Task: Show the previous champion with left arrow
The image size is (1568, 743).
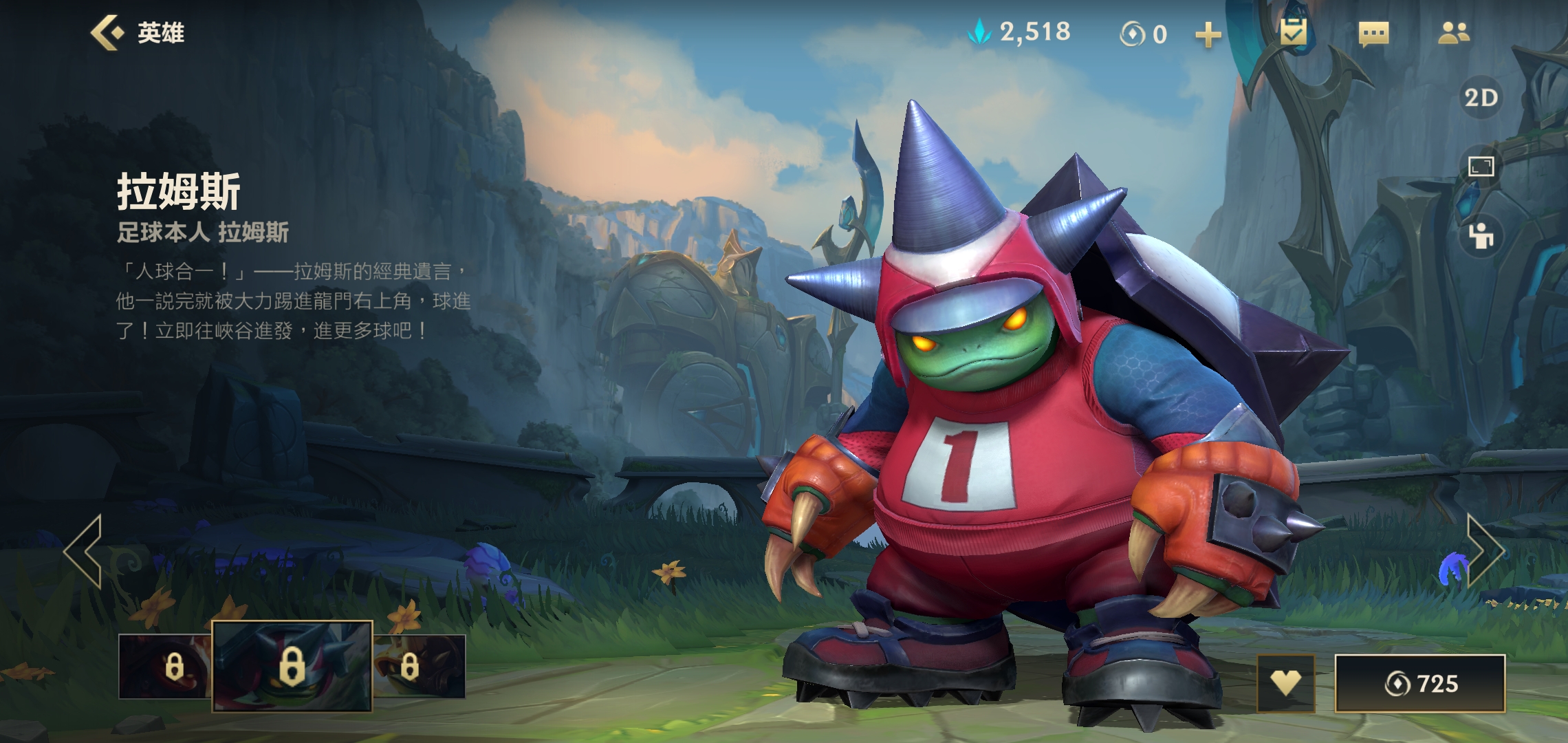Action: [x=84, y=550]
